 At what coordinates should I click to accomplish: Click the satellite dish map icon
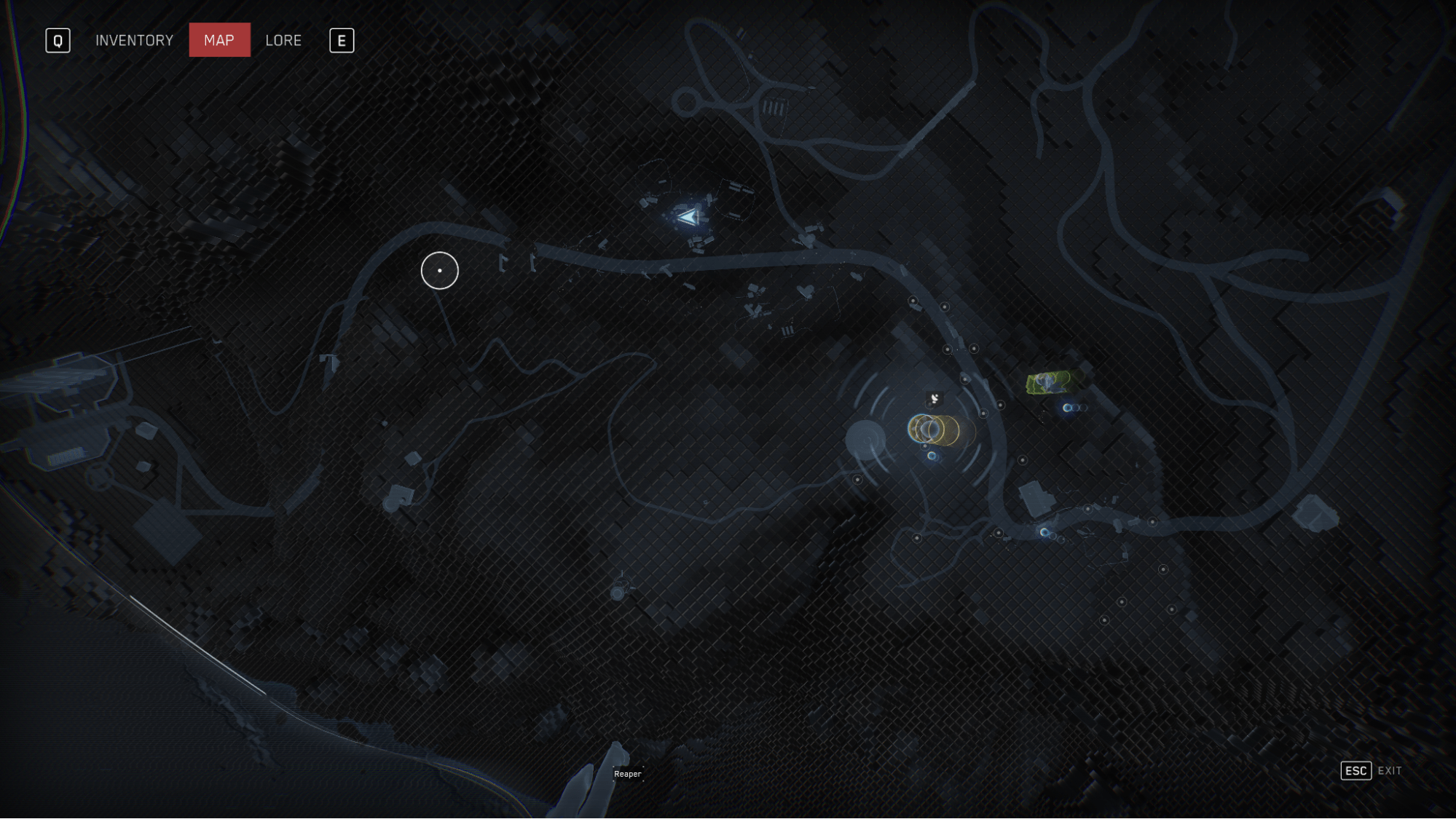pyautogui.click(x=934, y=398)
